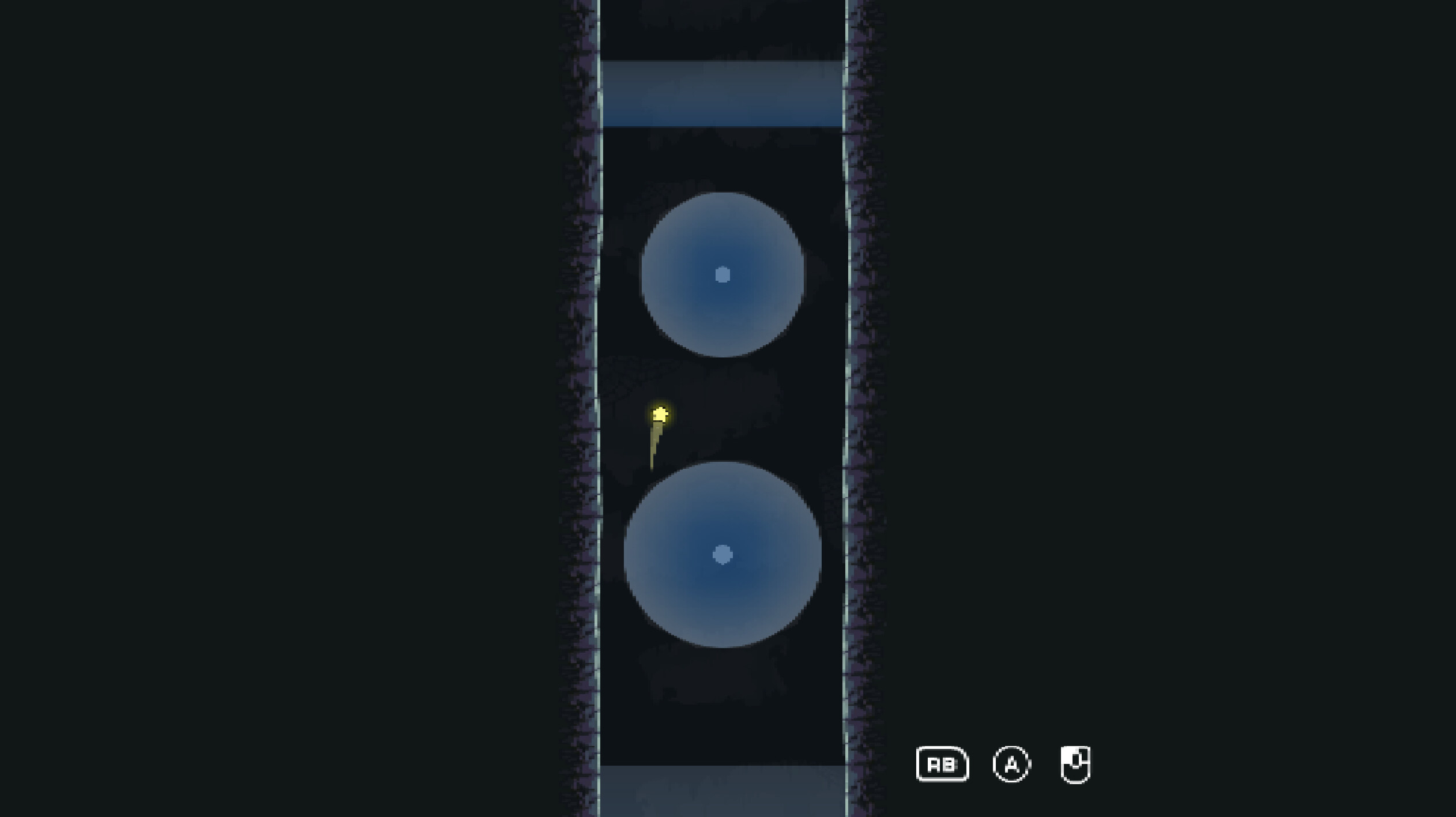The image size is (1456, 817).
Task: Click the mouse left-click prompt icon
Action: [x=1076, y=764]
